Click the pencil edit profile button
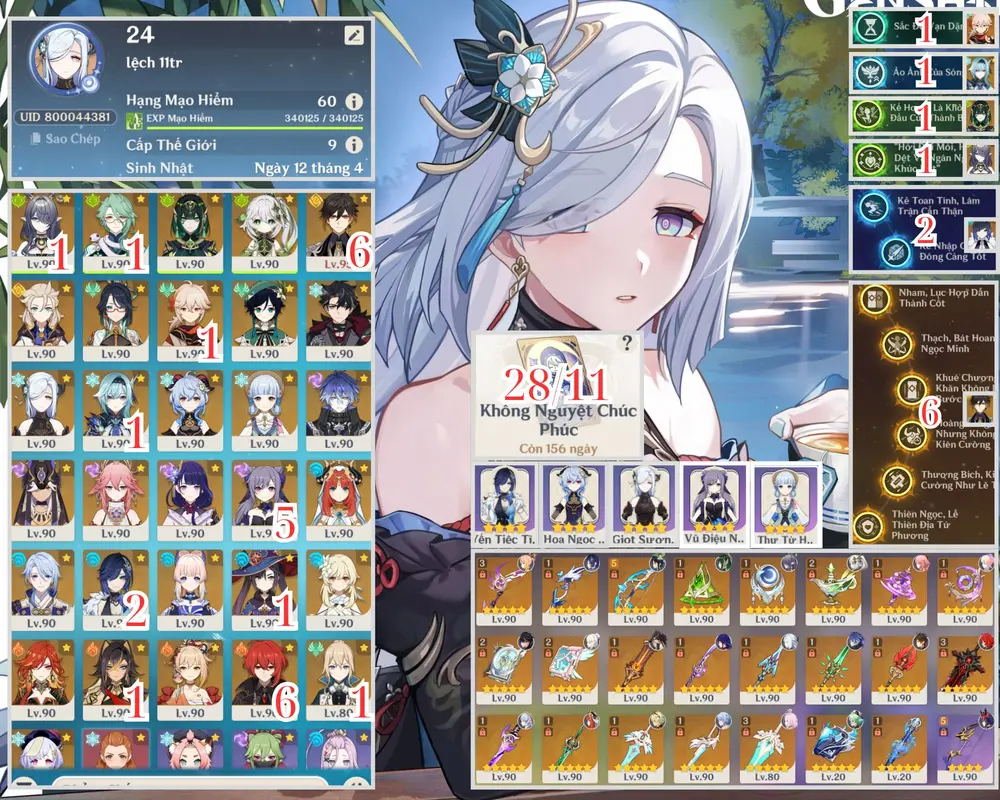The image size is (1000, 800). tap(353, 36)
